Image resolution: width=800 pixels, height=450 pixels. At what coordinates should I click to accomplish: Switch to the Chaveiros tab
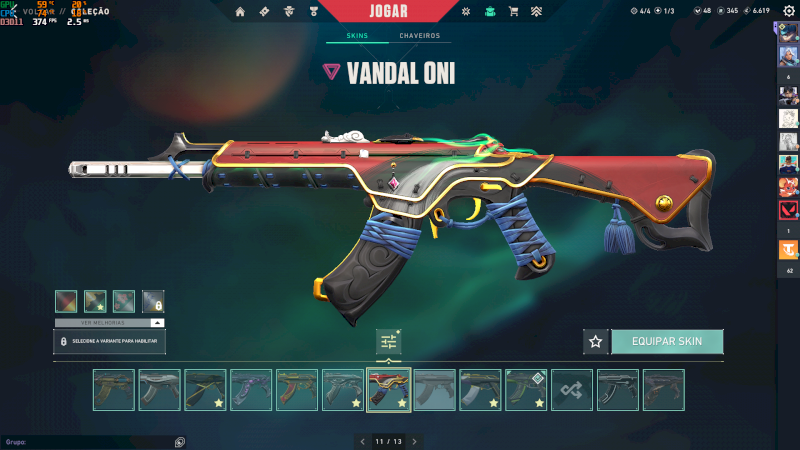419,36
